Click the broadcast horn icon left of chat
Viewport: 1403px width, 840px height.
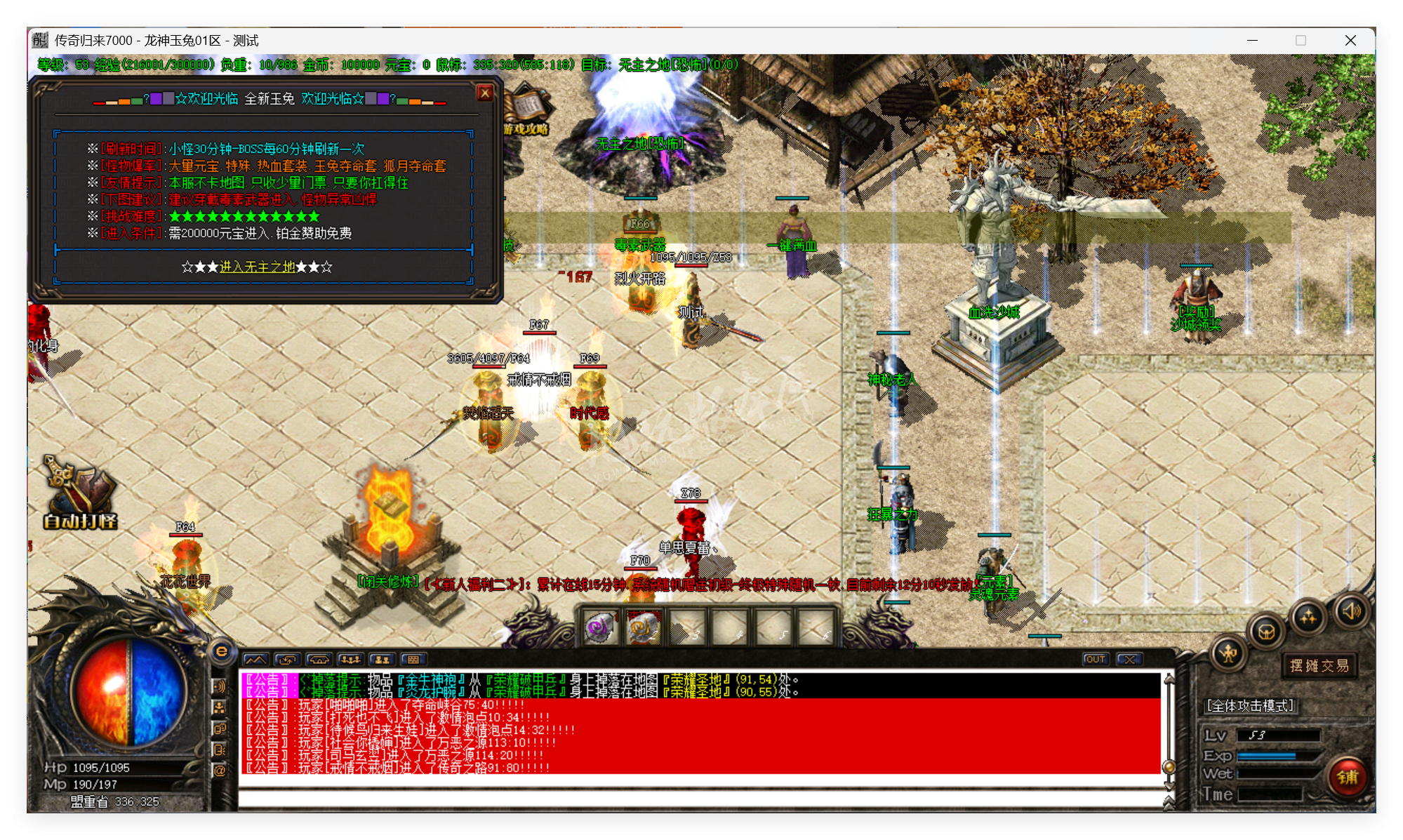[x=220, y=686]
